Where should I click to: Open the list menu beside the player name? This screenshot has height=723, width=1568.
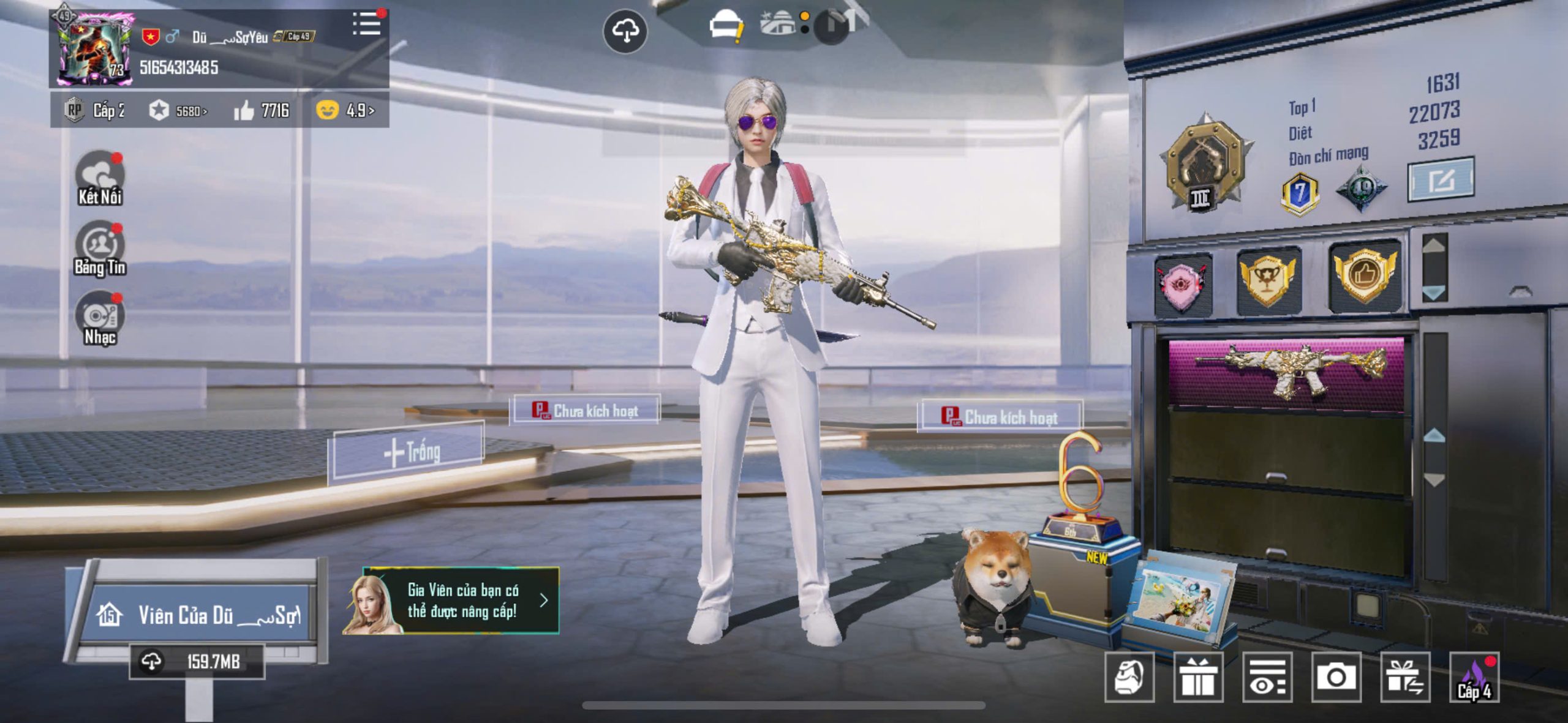pos(366,24)
